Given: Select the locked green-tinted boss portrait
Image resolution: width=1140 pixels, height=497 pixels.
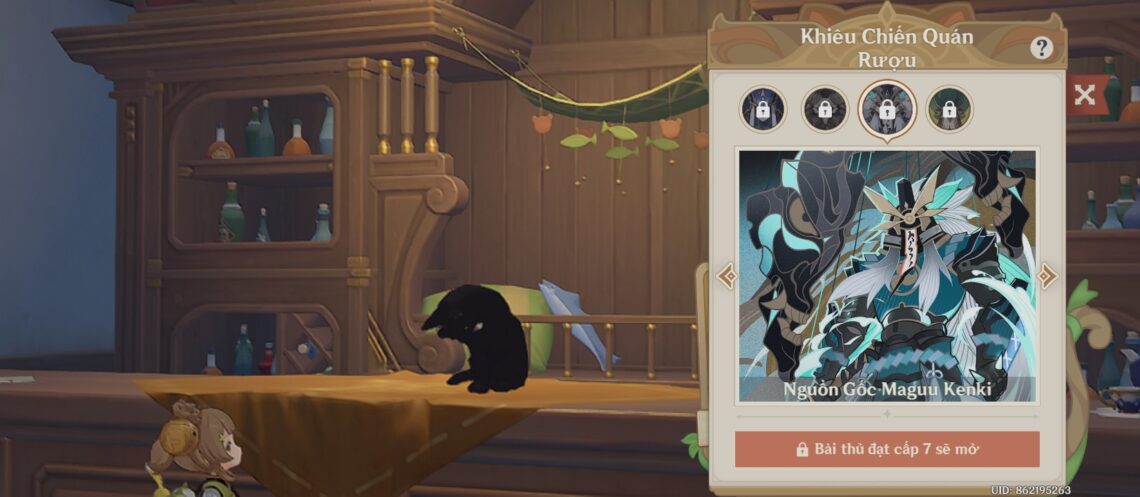Looking at the screenshot, I should point(949,109).
